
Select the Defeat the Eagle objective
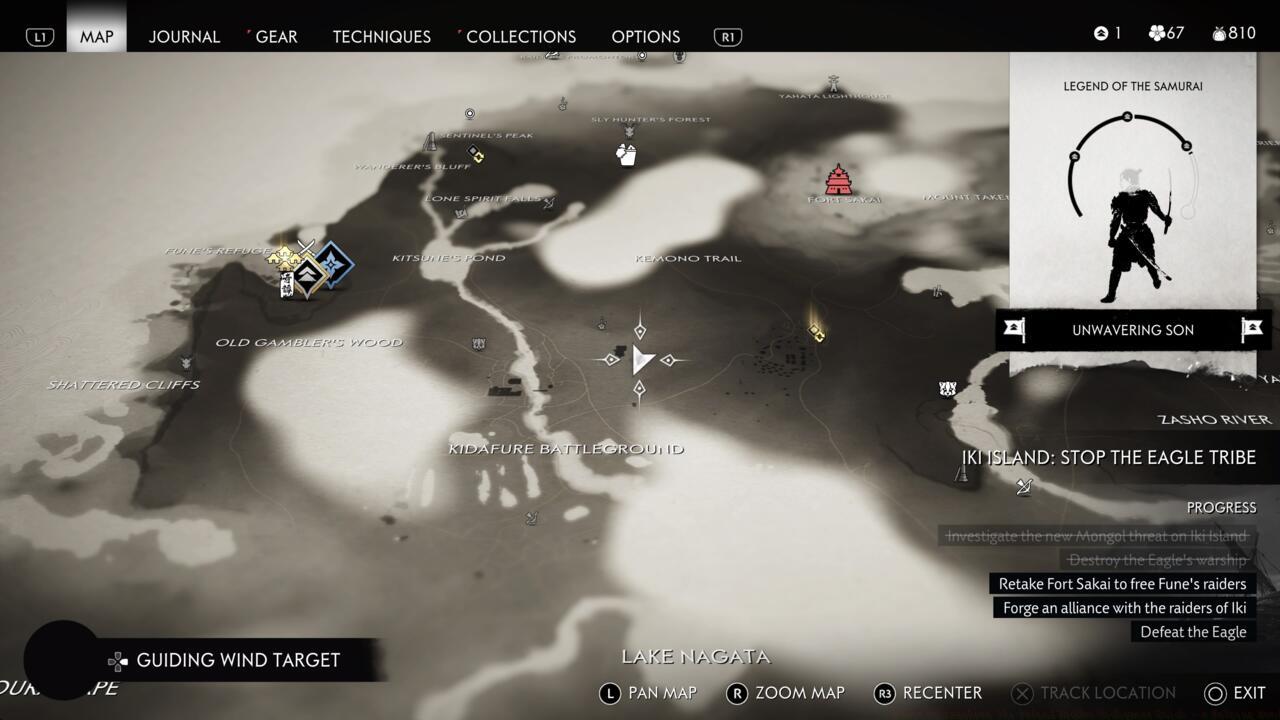tap(1193, 632)
